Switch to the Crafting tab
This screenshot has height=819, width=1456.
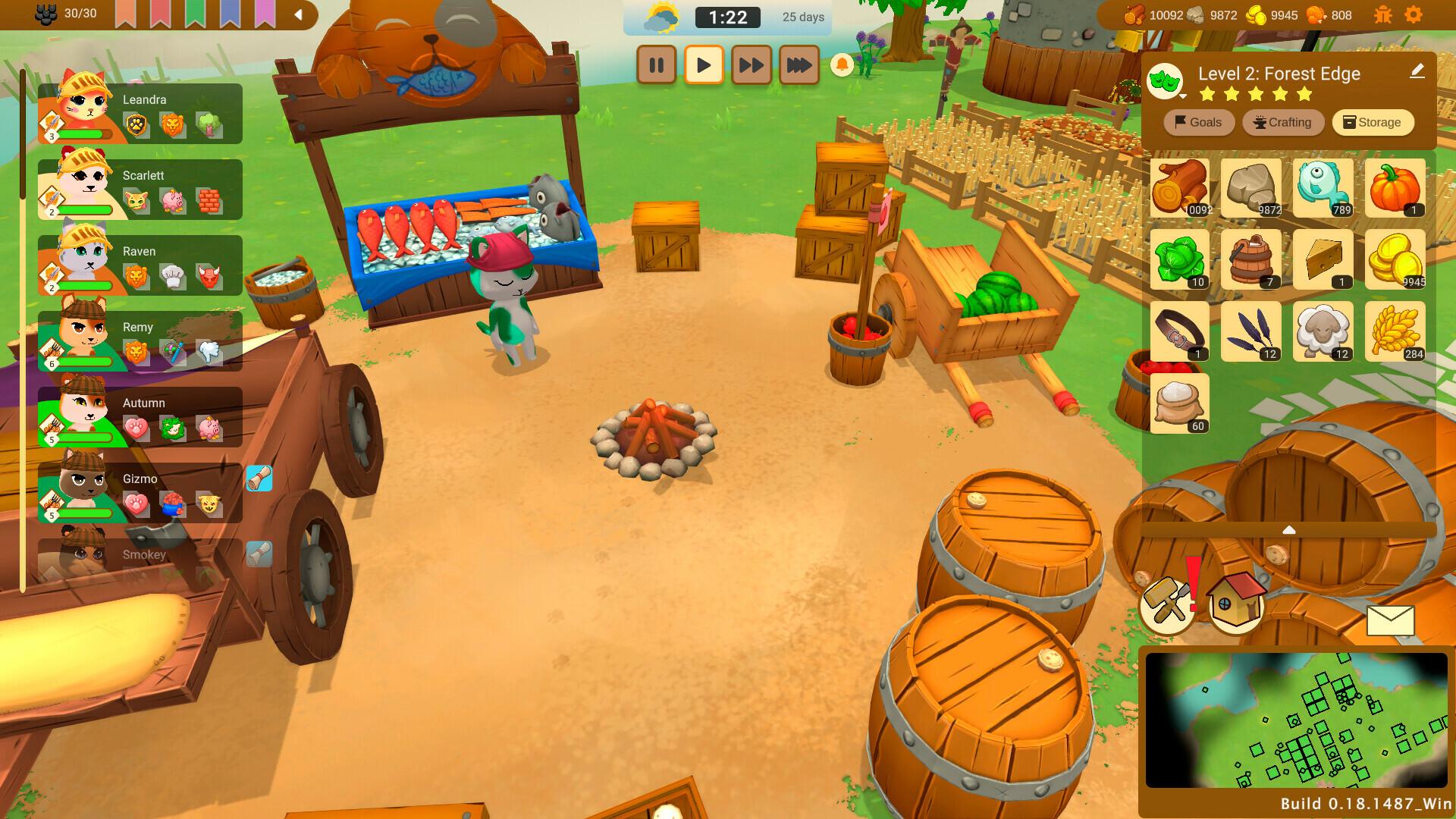[1282, 122]
